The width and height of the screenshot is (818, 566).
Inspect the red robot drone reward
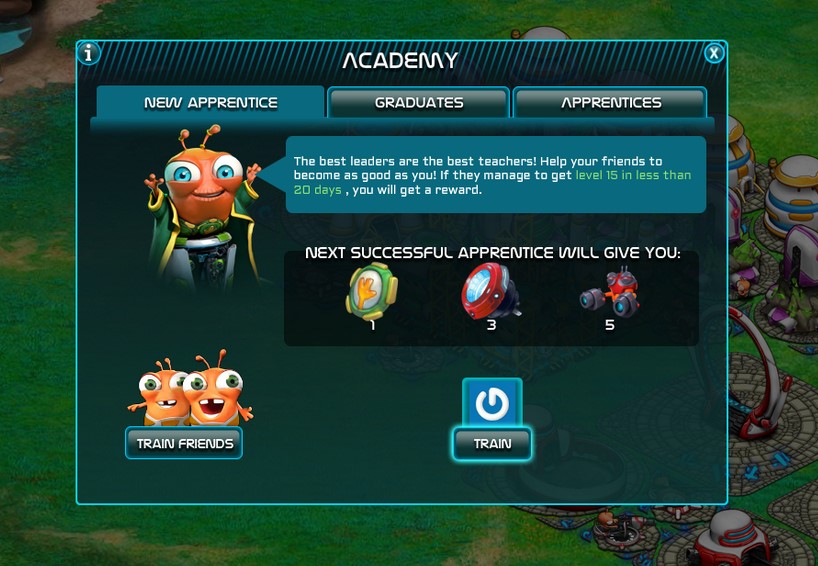point(609,293)
